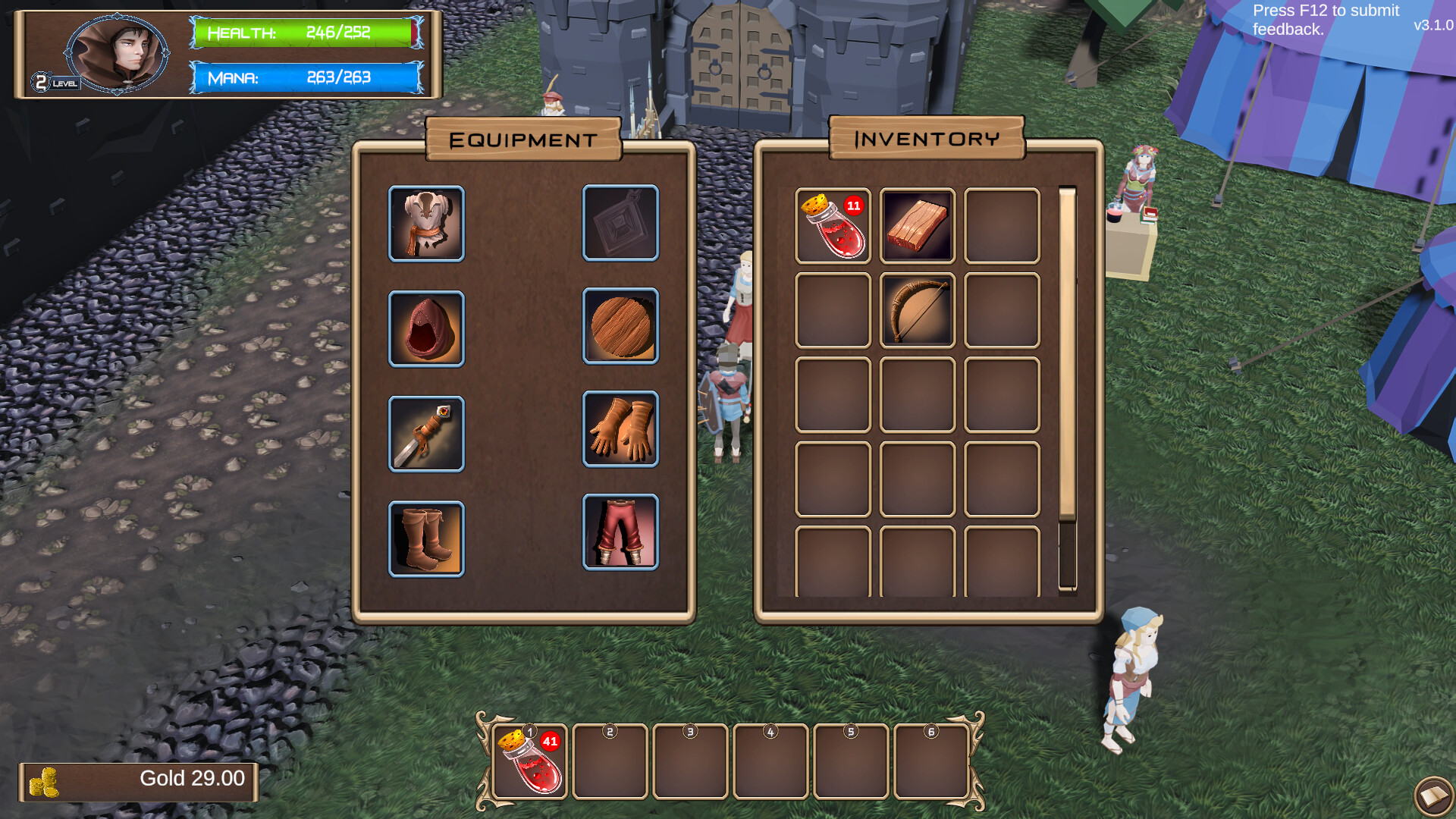Select the stack of 11 health potions

click(833, 226)
